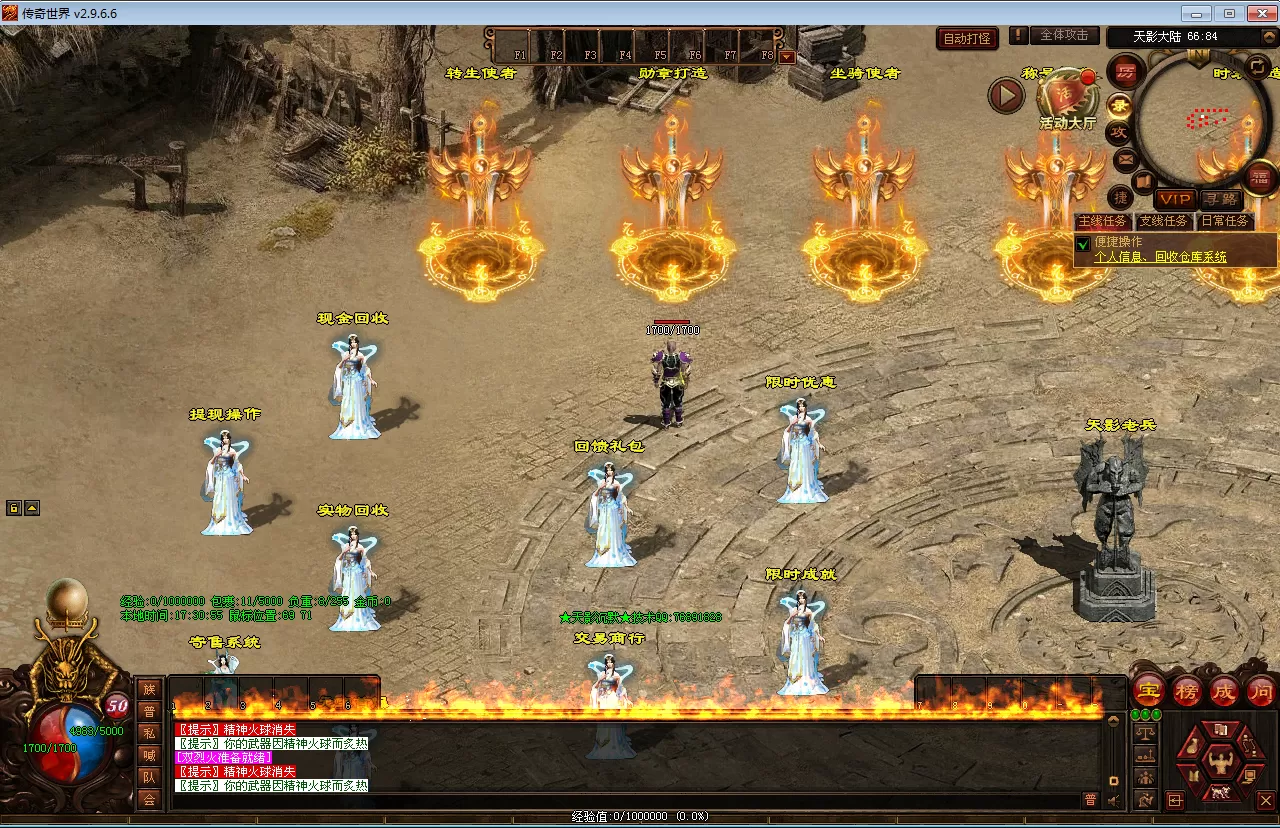Activate the 寻路 pathfinding button

pos(1221,199)
